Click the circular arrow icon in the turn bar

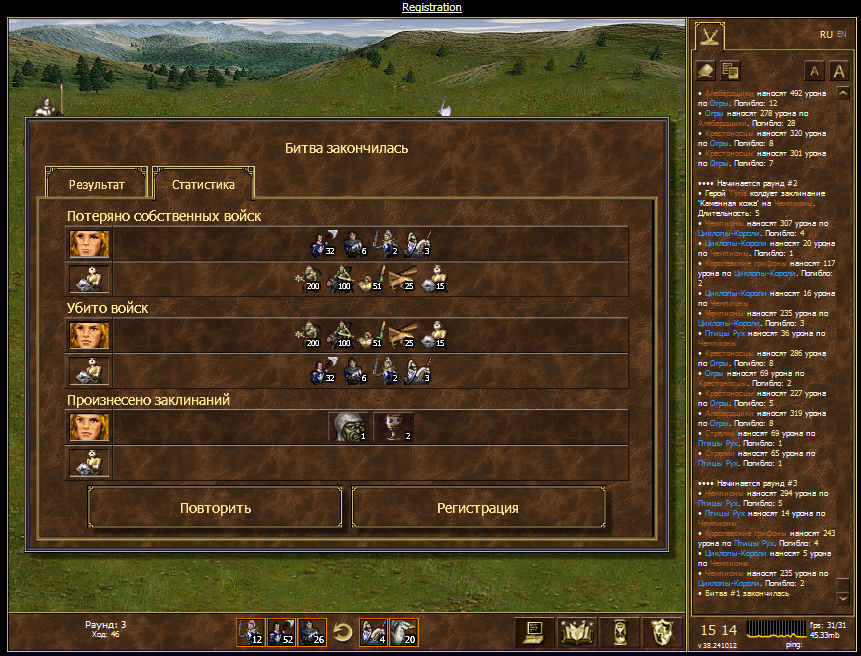[343, 632]
